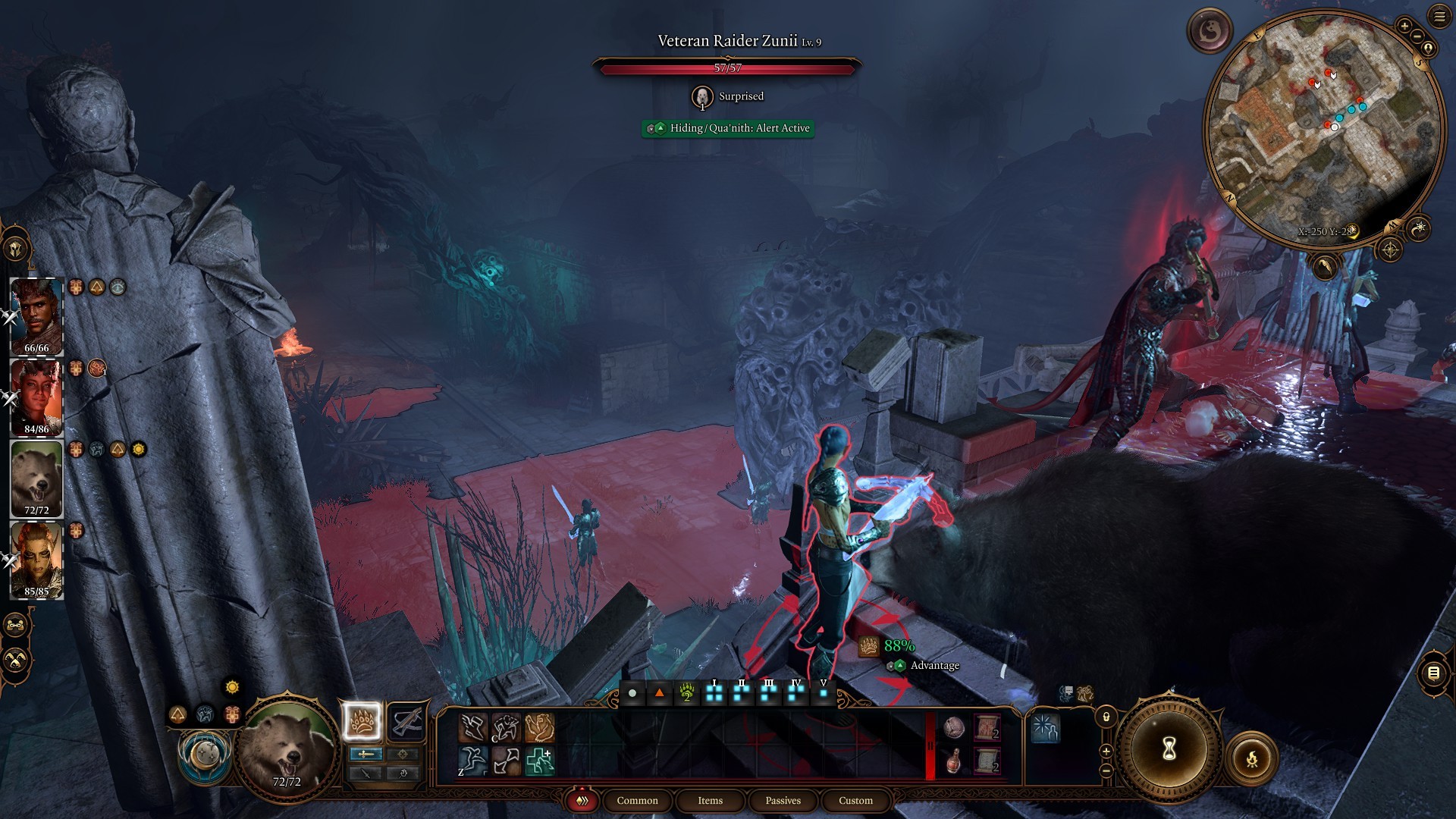Image resolution: width=1456 pixels, height=819 pixels.
Task: Zoom in on the minimap
Action: coord(1404,27)
